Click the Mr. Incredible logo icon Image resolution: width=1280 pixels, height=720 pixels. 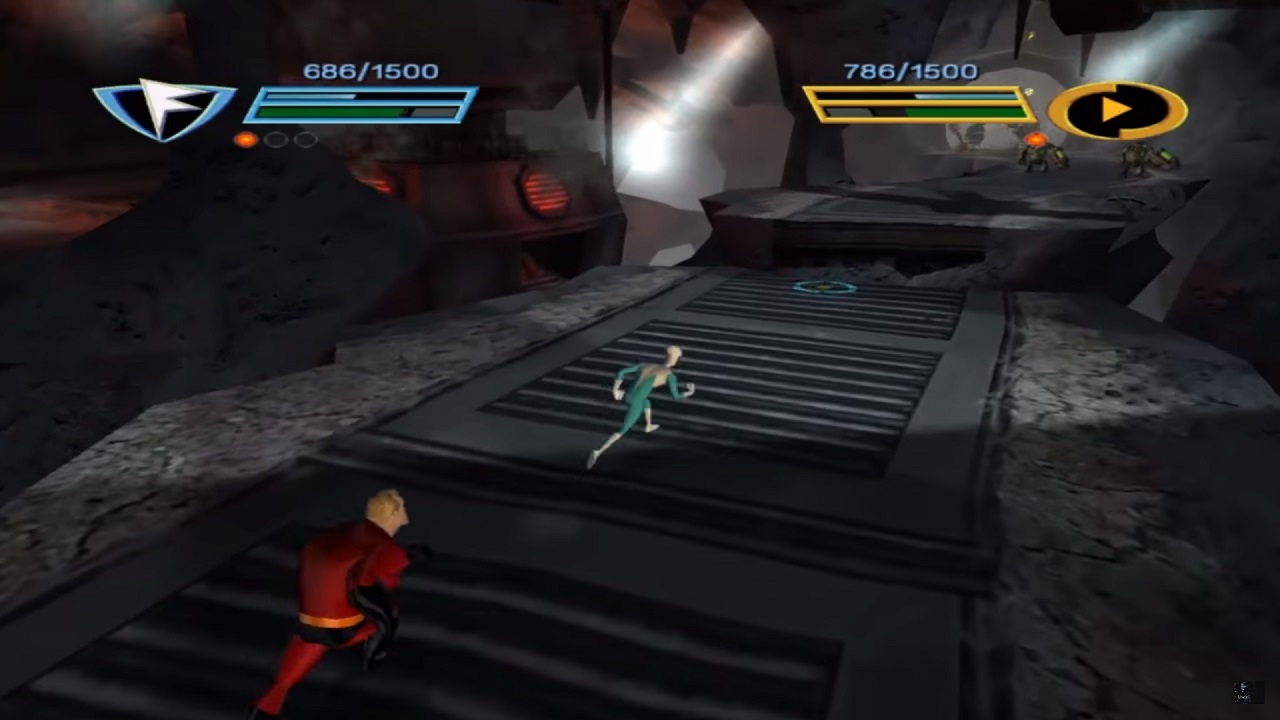(1117, 109)
